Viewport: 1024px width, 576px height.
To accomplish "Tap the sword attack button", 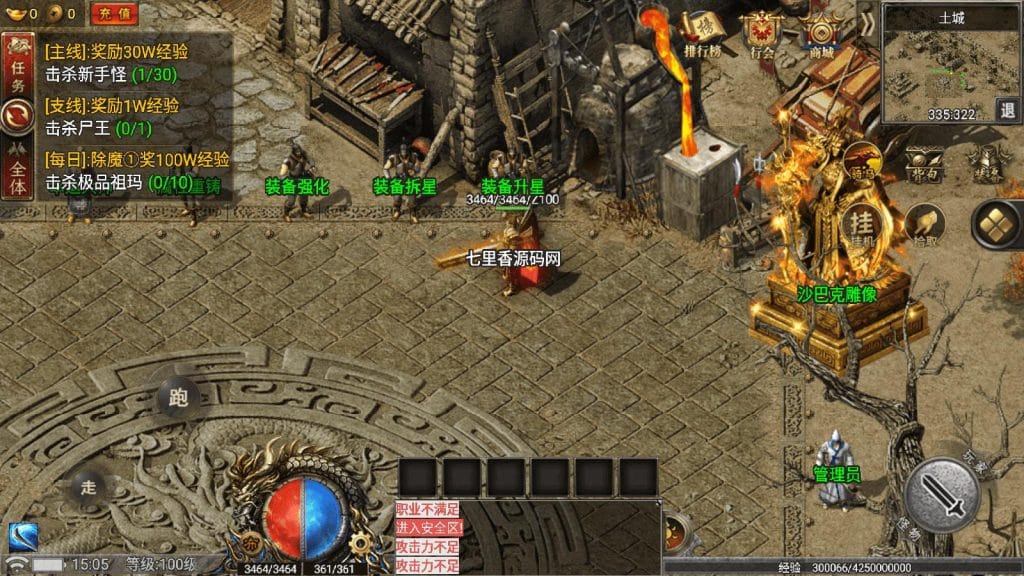I will point(942,493).
